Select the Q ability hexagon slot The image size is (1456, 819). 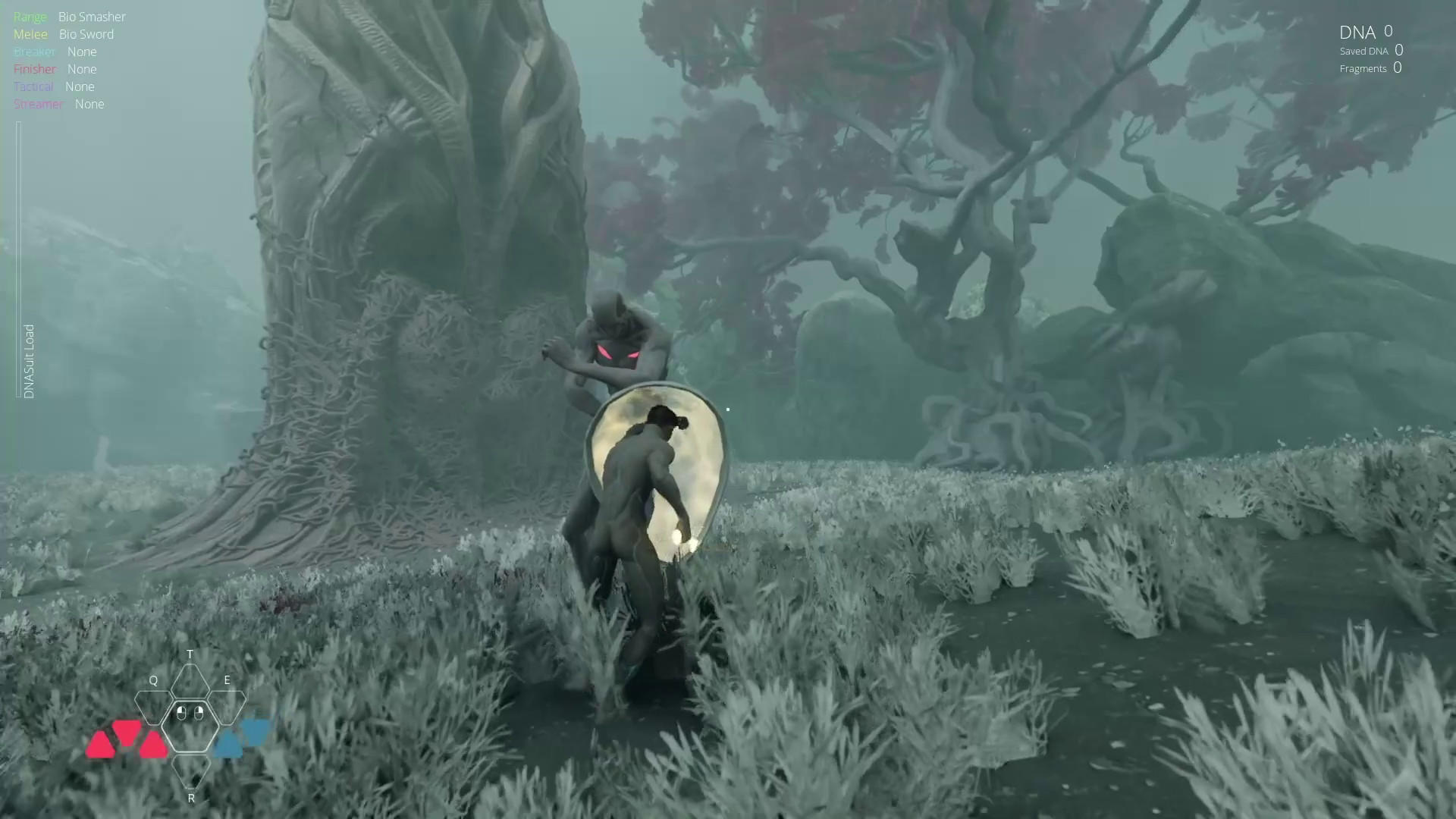pyautogui.click(x=154, y=709)
